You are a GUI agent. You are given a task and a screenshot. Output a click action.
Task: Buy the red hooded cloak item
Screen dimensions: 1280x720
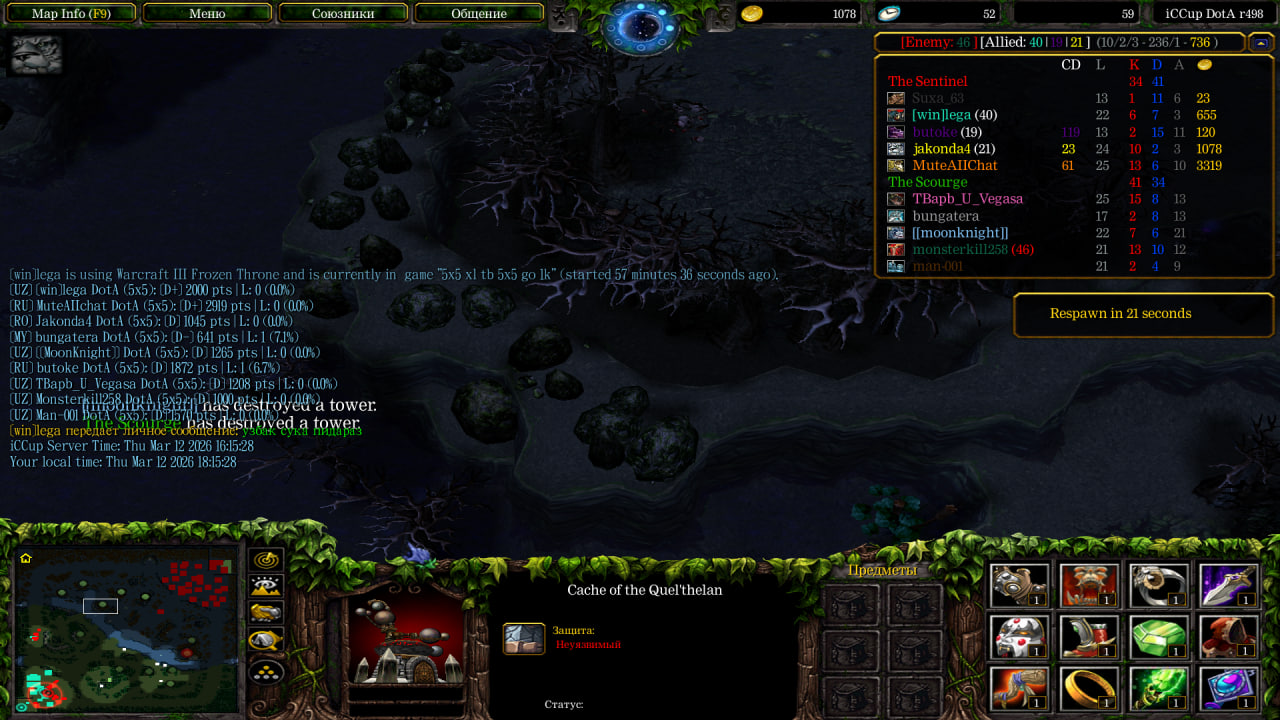tap(1229, 637)
